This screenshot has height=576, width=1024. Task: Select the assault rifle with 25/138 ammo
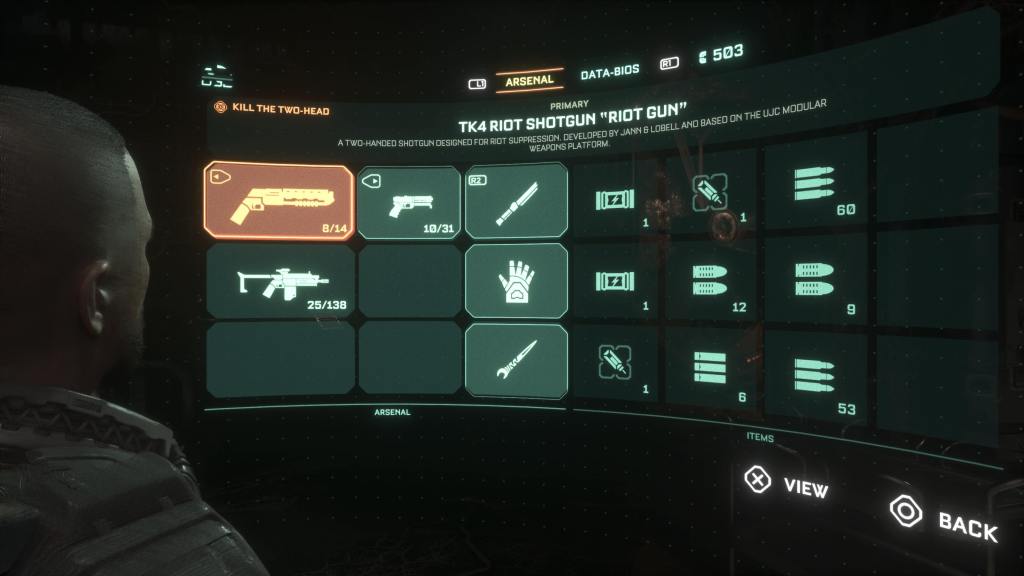(279, 281)
